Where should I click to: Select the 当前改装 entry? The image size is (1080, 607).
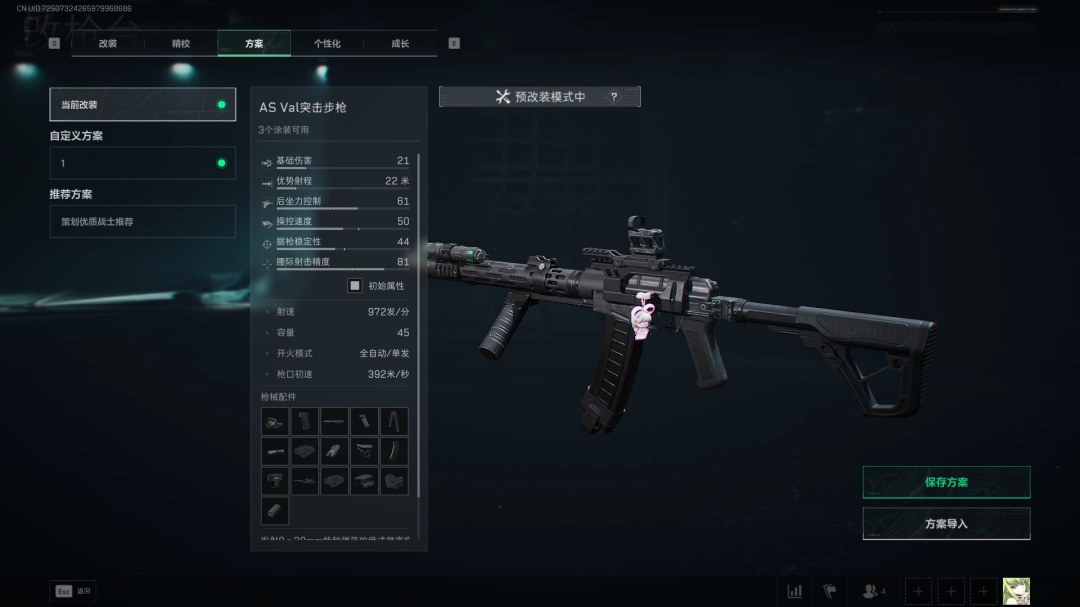click(143, 104)
